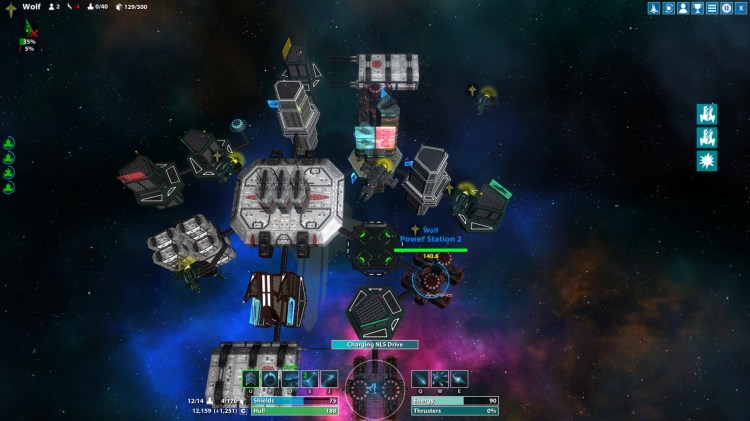Close the game with the X button

click(x=740, y=8)
